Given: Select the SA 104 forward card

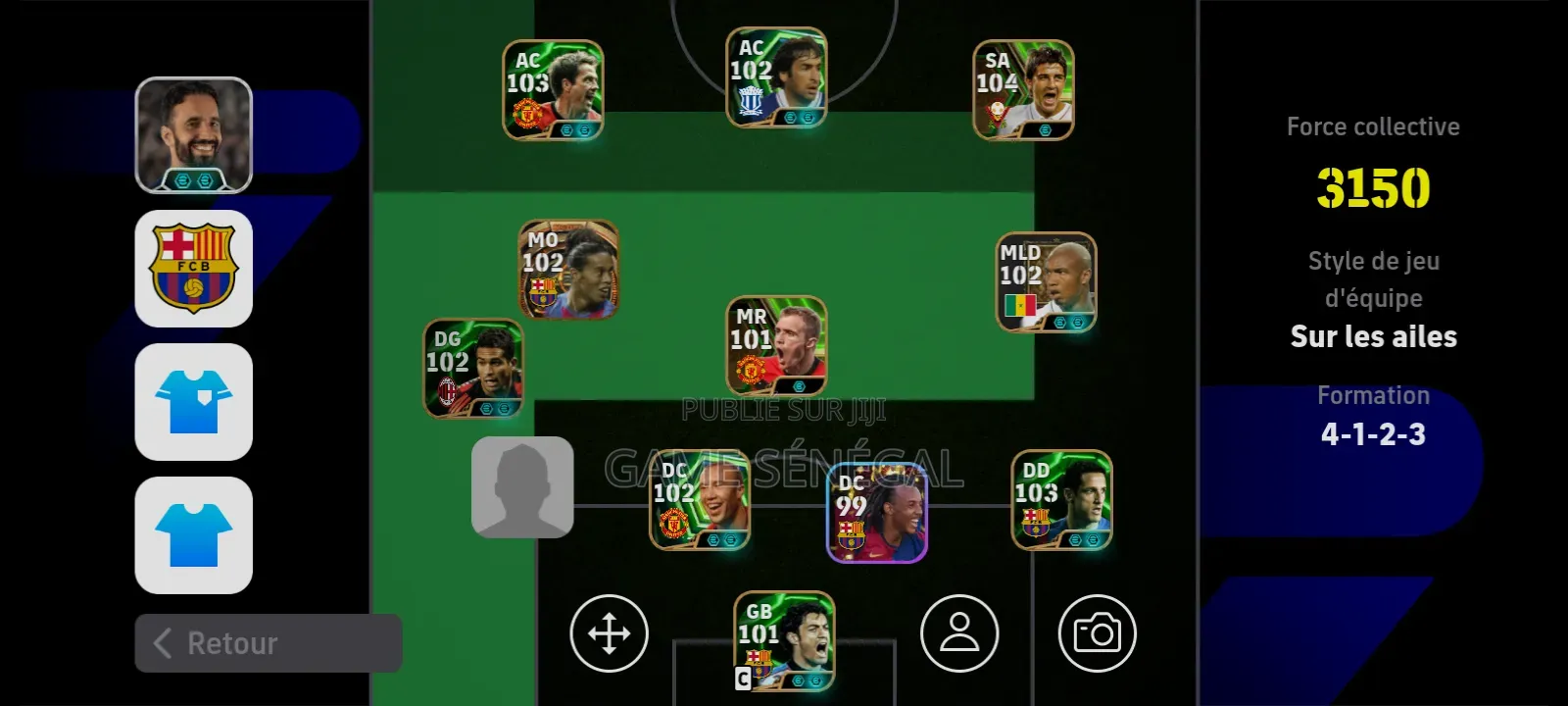Looking at the screenshot, I should [1024, 90].
